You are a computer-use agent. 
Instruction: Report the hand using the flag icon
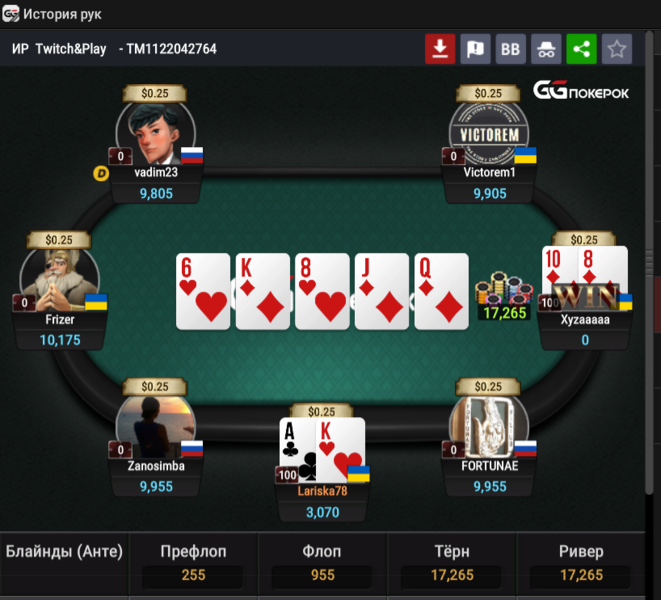coord(476,49)
